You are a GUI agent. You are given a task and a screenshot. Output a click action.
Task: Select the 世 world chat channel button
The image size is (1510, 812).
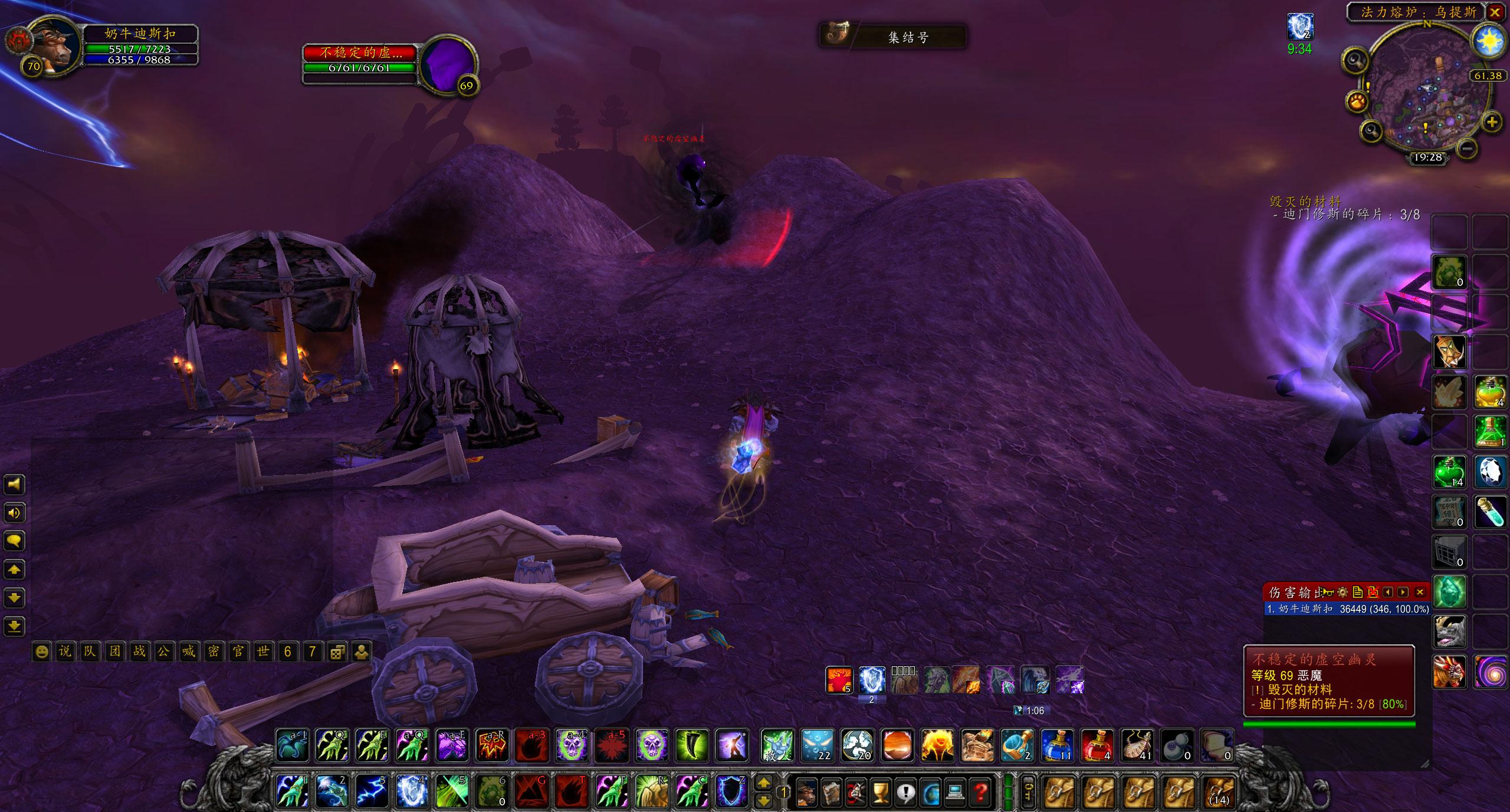[263, 652]
